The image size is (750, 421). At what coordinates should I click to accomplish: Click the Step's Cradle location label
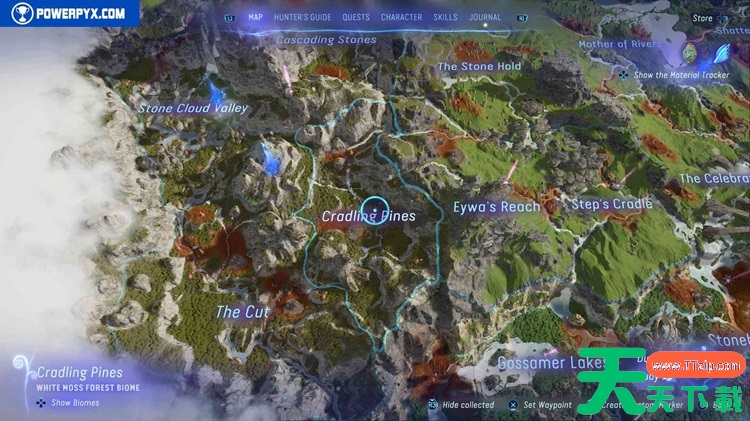(610, 204)
